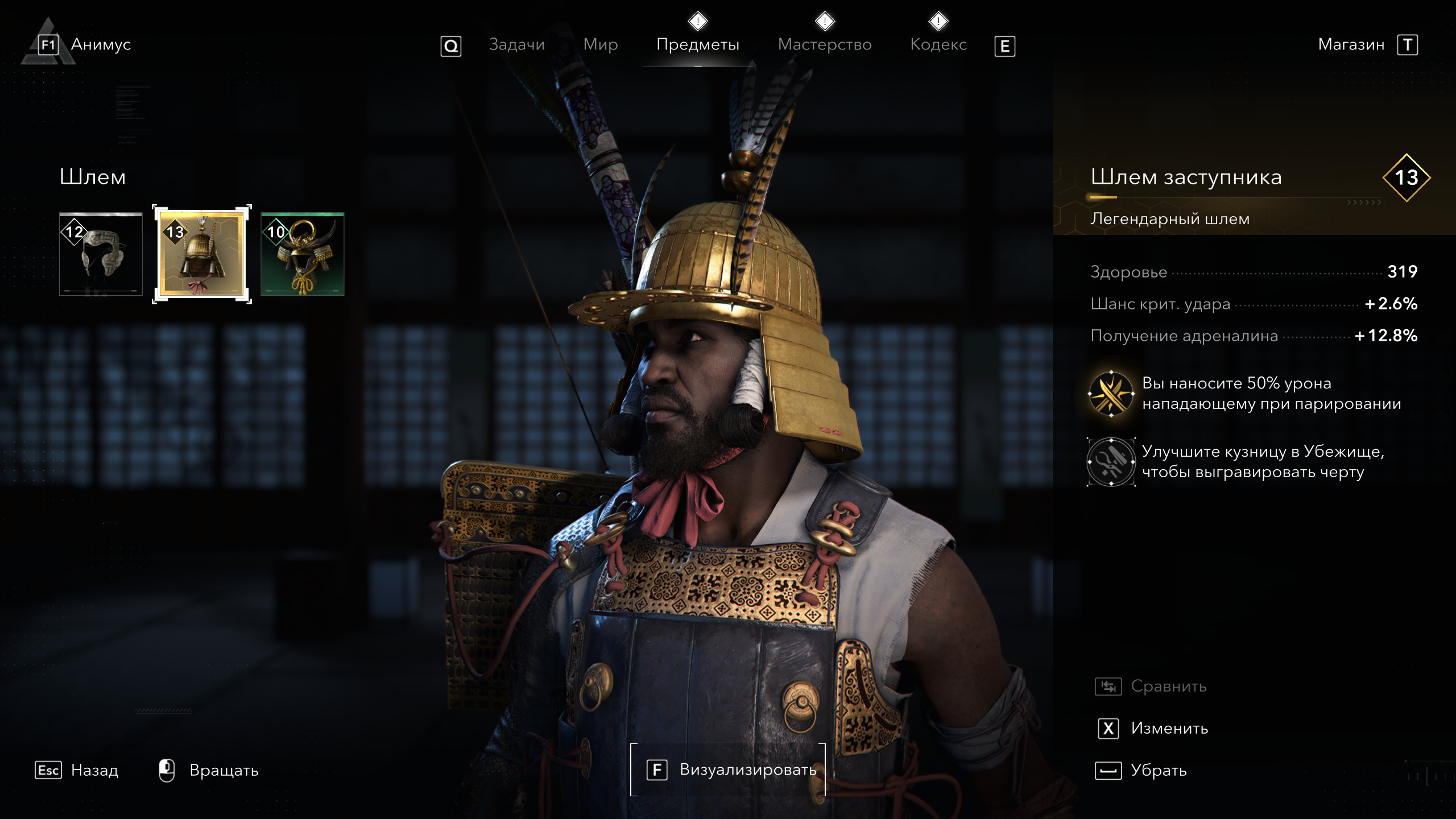This screenshot has height=819, width=1456.
Task: Select the locked engraving slot icon
Action: click(1111, 462)
